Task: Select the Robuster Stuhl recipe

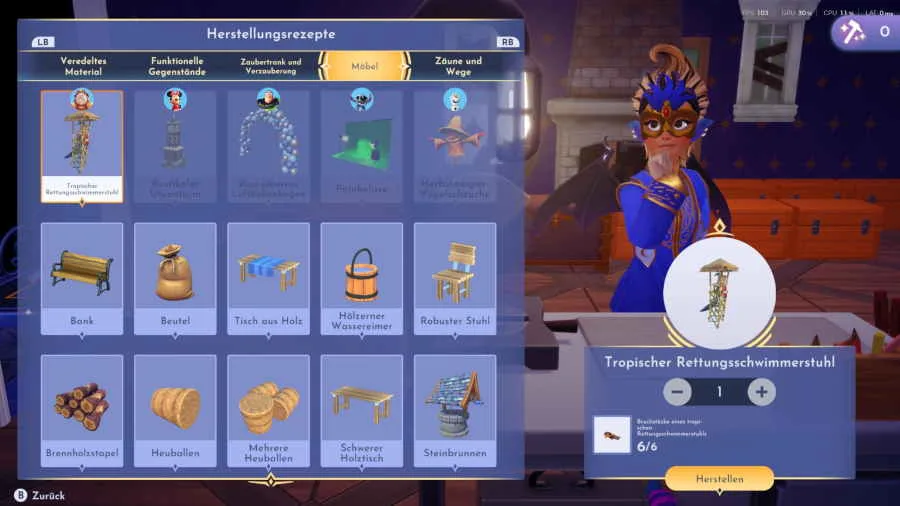Action: (x=455, y=278)
